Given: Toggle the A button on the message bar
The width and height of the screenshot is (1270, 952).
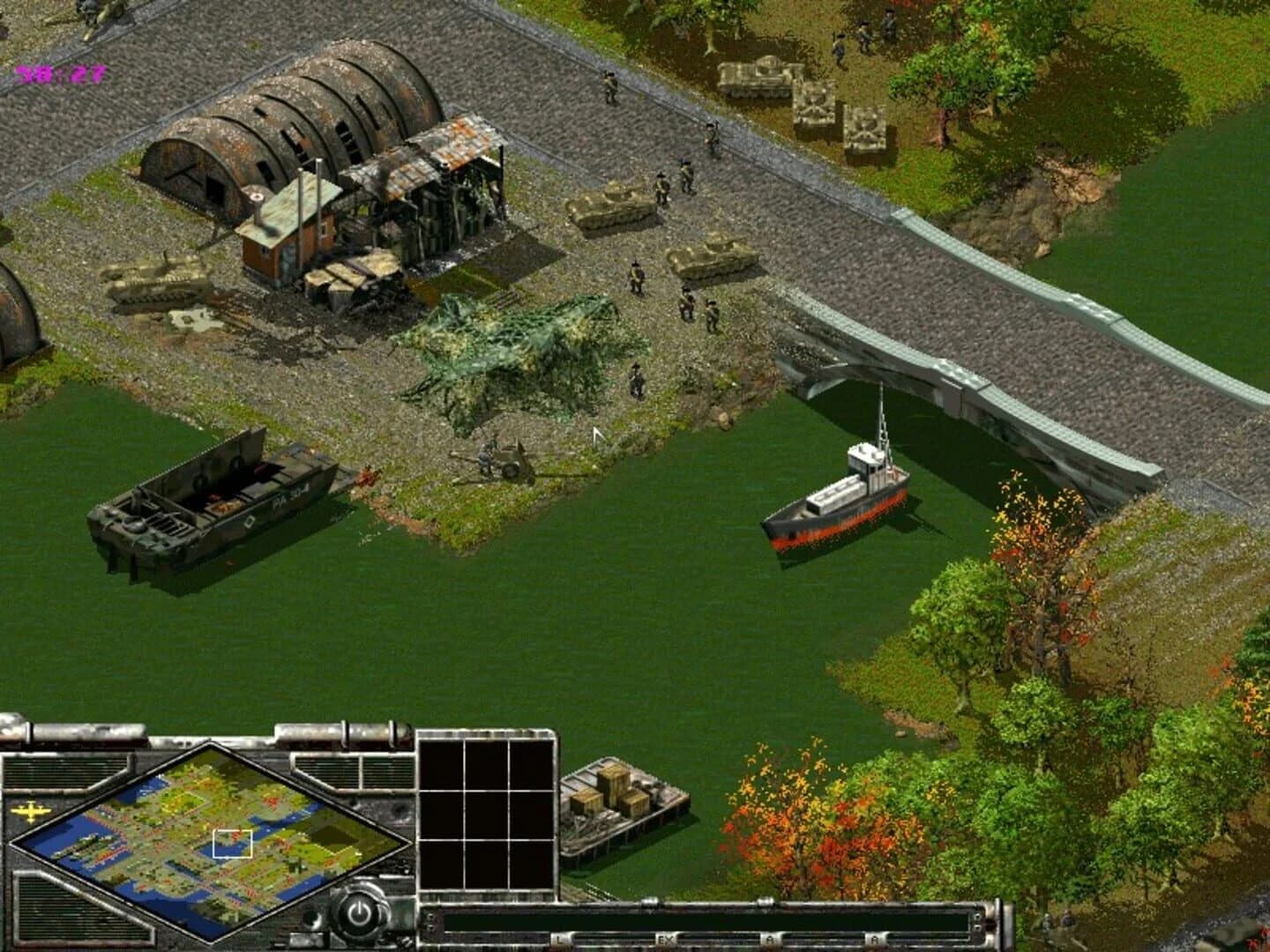Looking at the screenshot, I should (x=769, y=940).
